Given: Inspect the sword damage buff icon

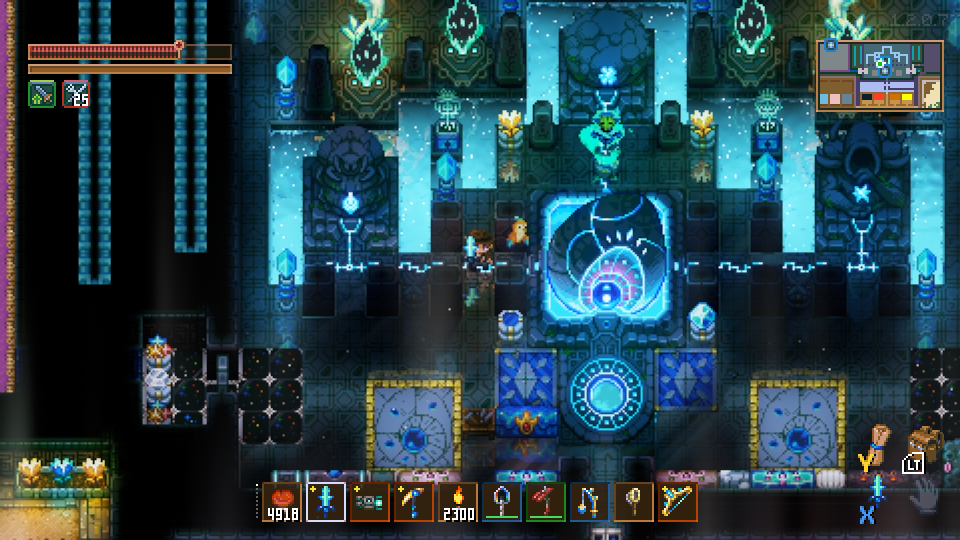Looking at the screenshot, I should click(x=41, y=94).
